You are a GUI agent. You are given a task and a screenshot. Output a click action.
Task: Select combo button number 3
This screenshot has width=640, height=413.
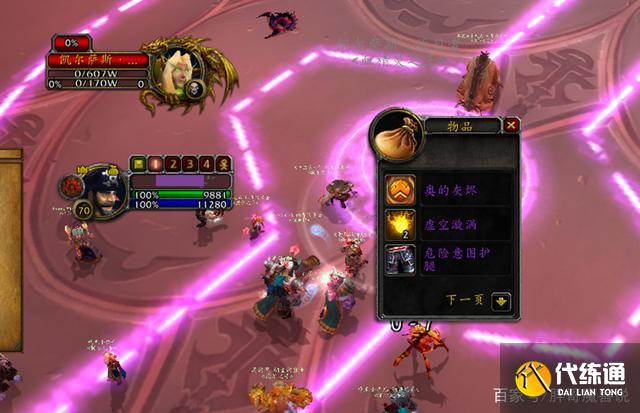click(x=189, y=163)
